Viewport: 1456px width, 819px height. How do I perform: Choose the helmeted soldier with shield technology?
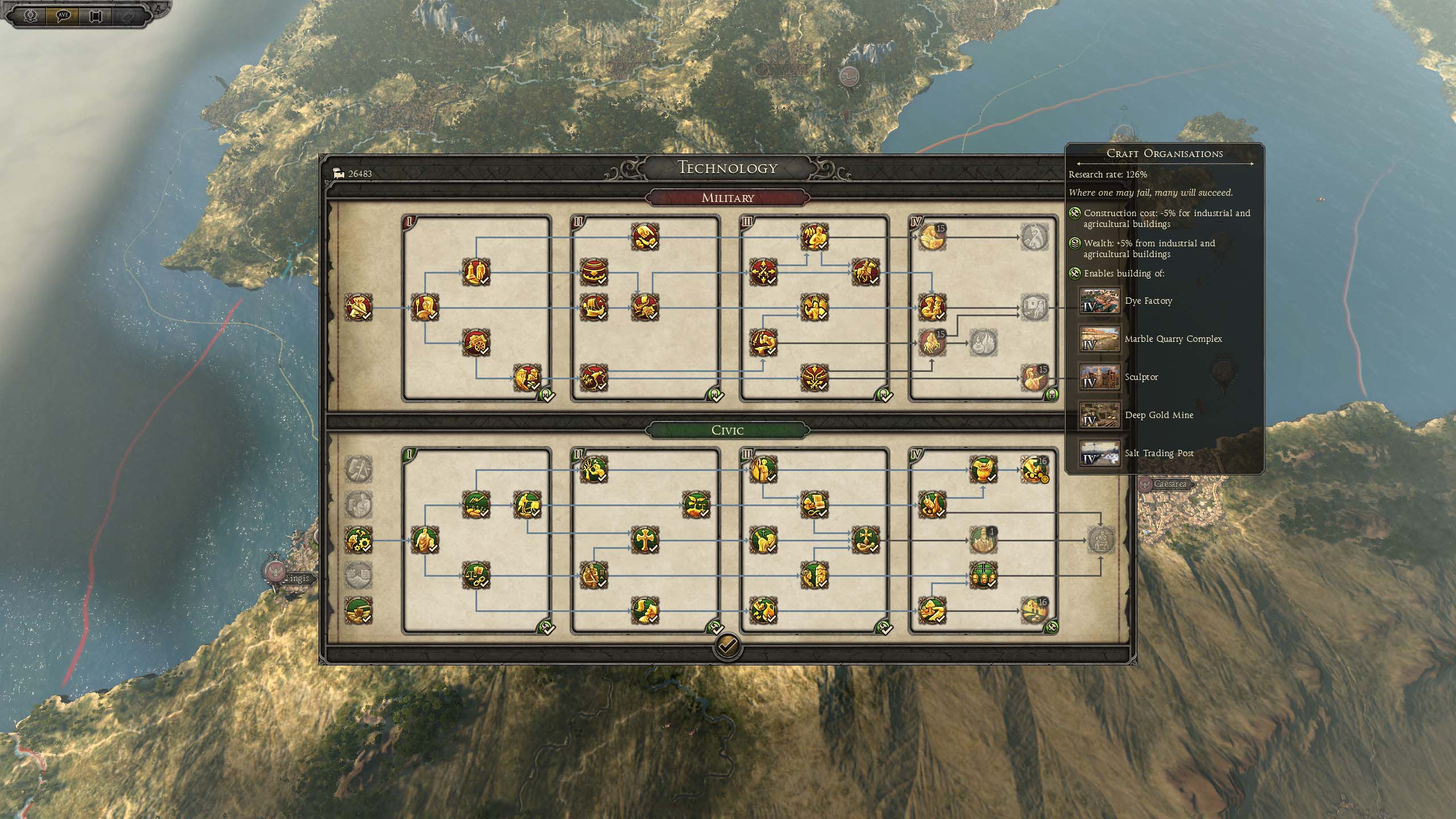(x=424, y=308)
